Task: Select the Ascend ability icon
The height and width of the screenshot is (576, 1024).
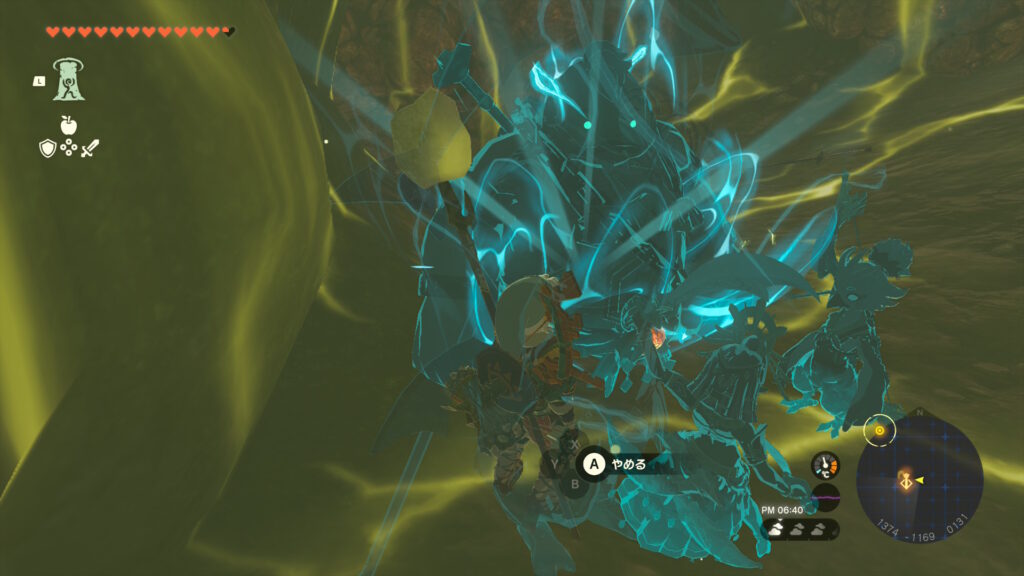Action: click(69, 80)
